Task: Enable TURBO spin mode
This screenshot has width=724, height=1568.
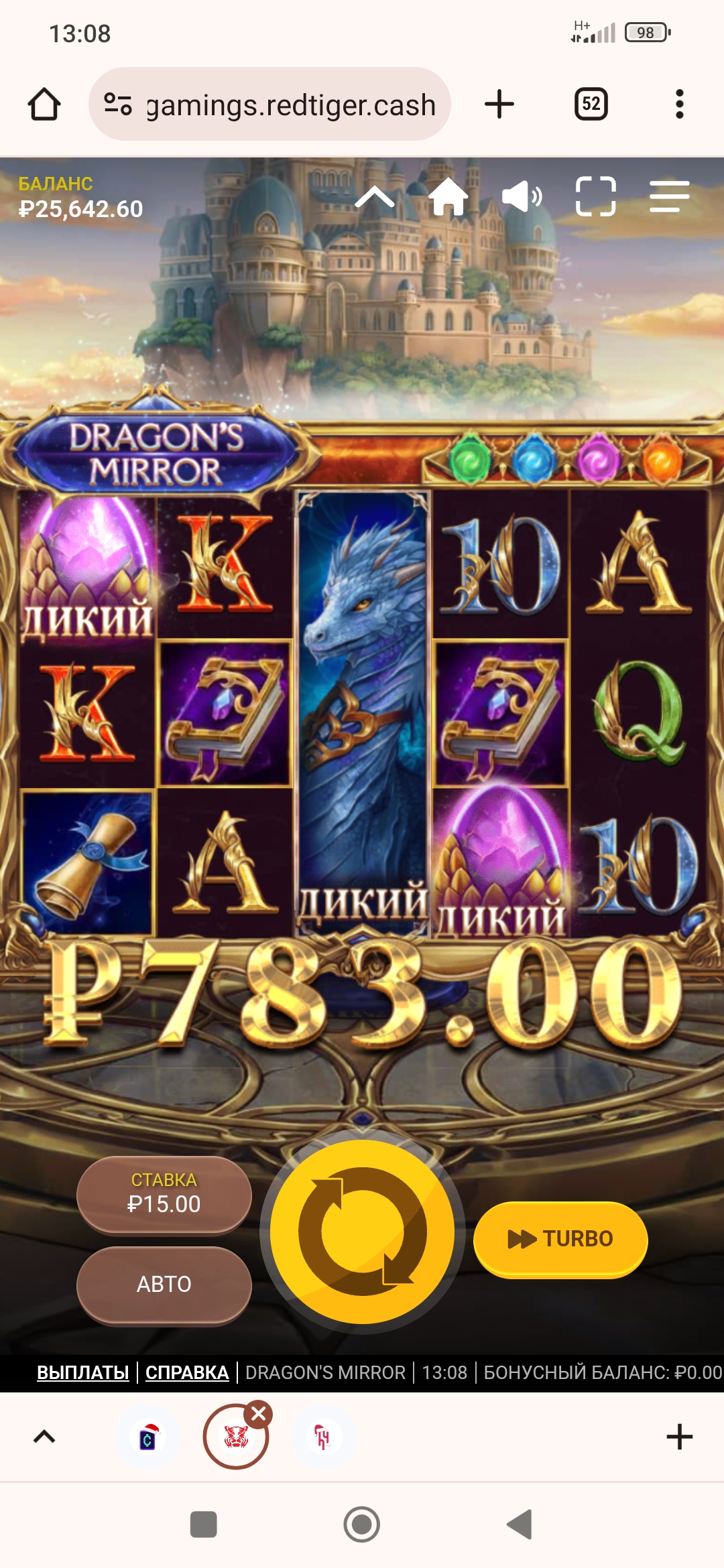Action: tap(560, 1239)
